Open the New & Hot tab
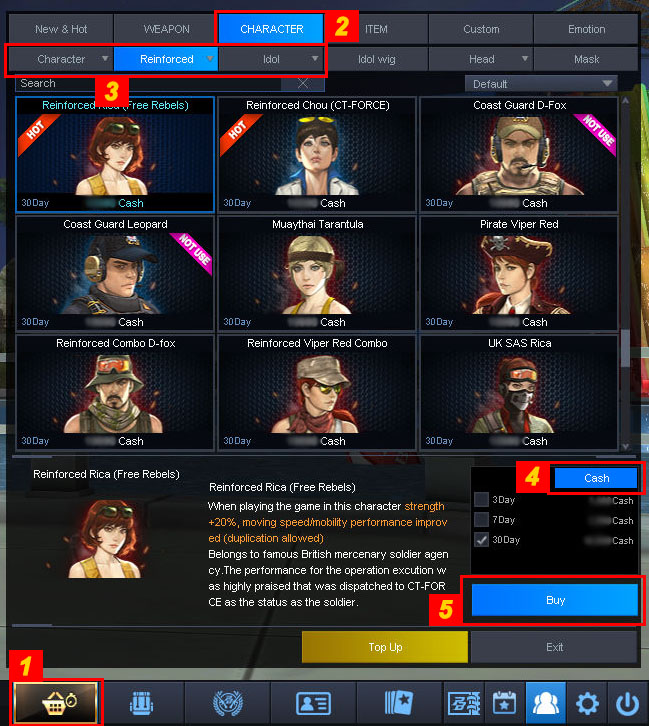 coord(61,29)
